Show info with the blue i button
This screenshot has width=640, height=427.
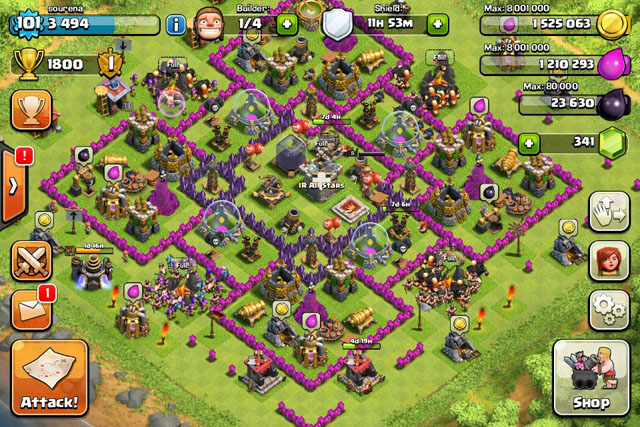[177, 23]
